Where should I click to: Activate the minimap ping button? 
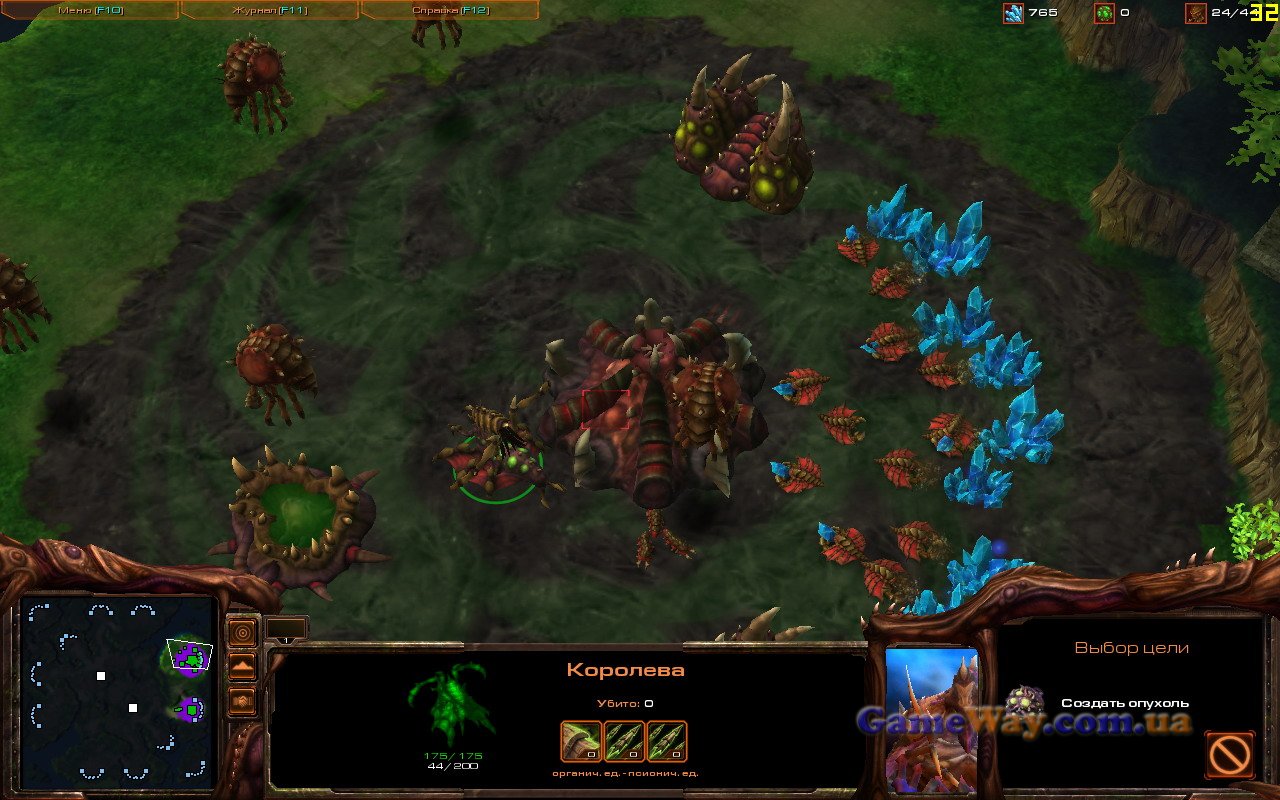[x=242, y=633]
